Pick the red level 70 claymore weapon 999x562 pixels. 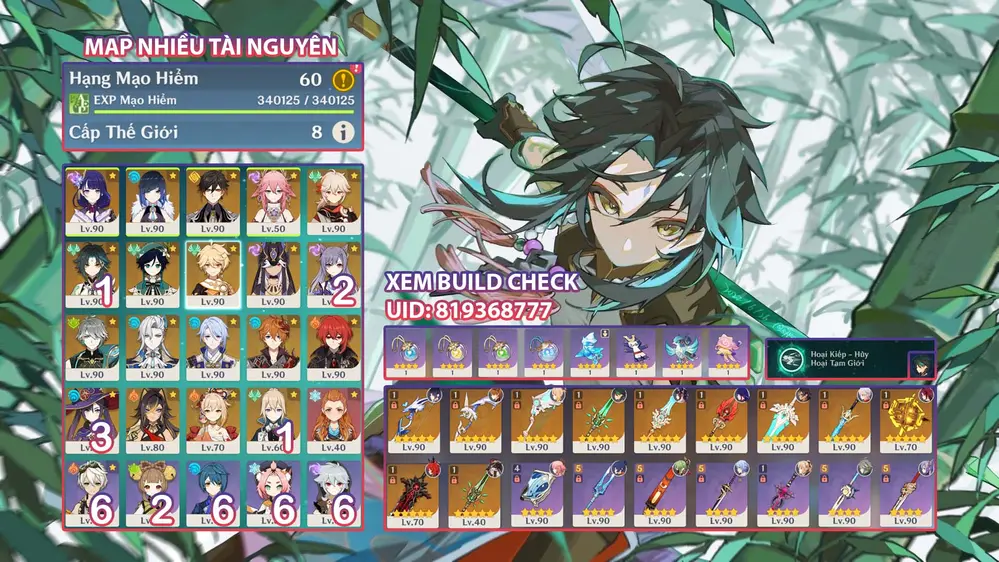[415, 492]
